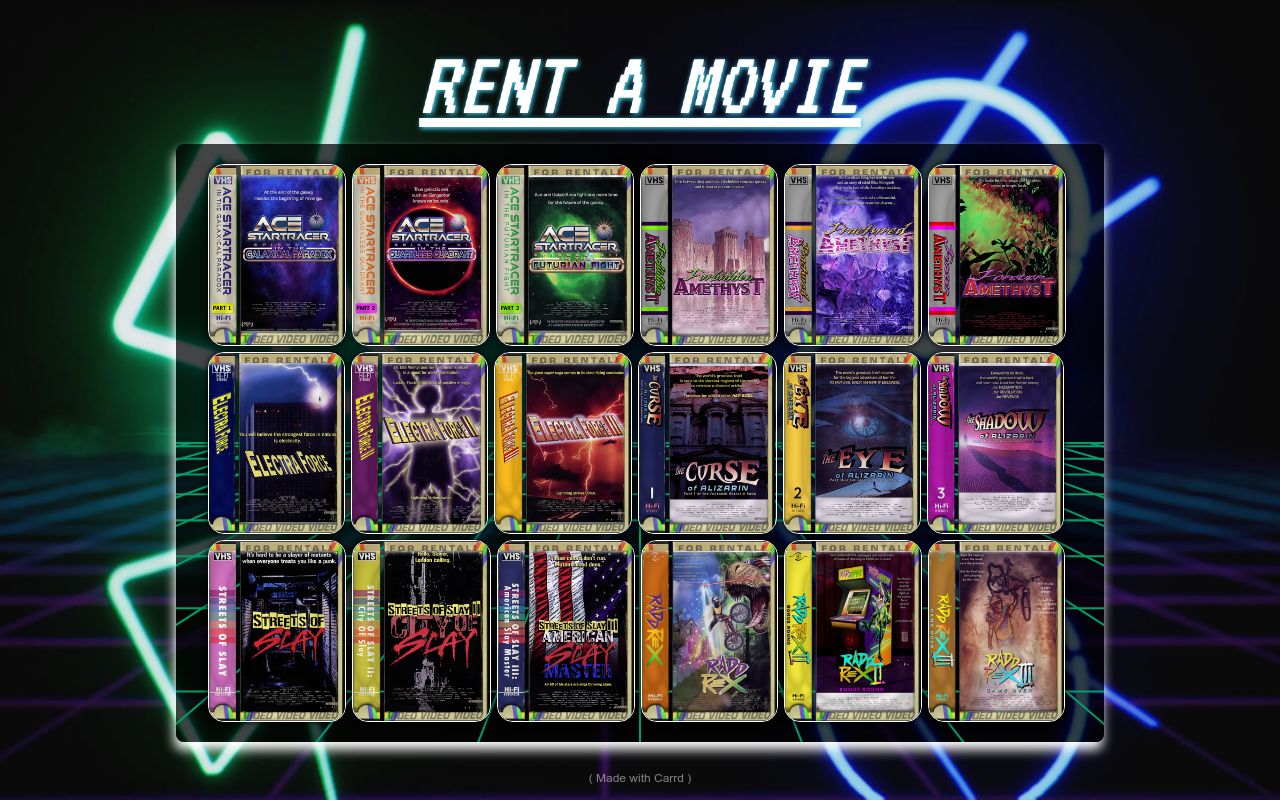Viewport: 1280px width, 800px height.
Task: Open the Forbidden Amethyst VHS cover
Action: [708, 250]
